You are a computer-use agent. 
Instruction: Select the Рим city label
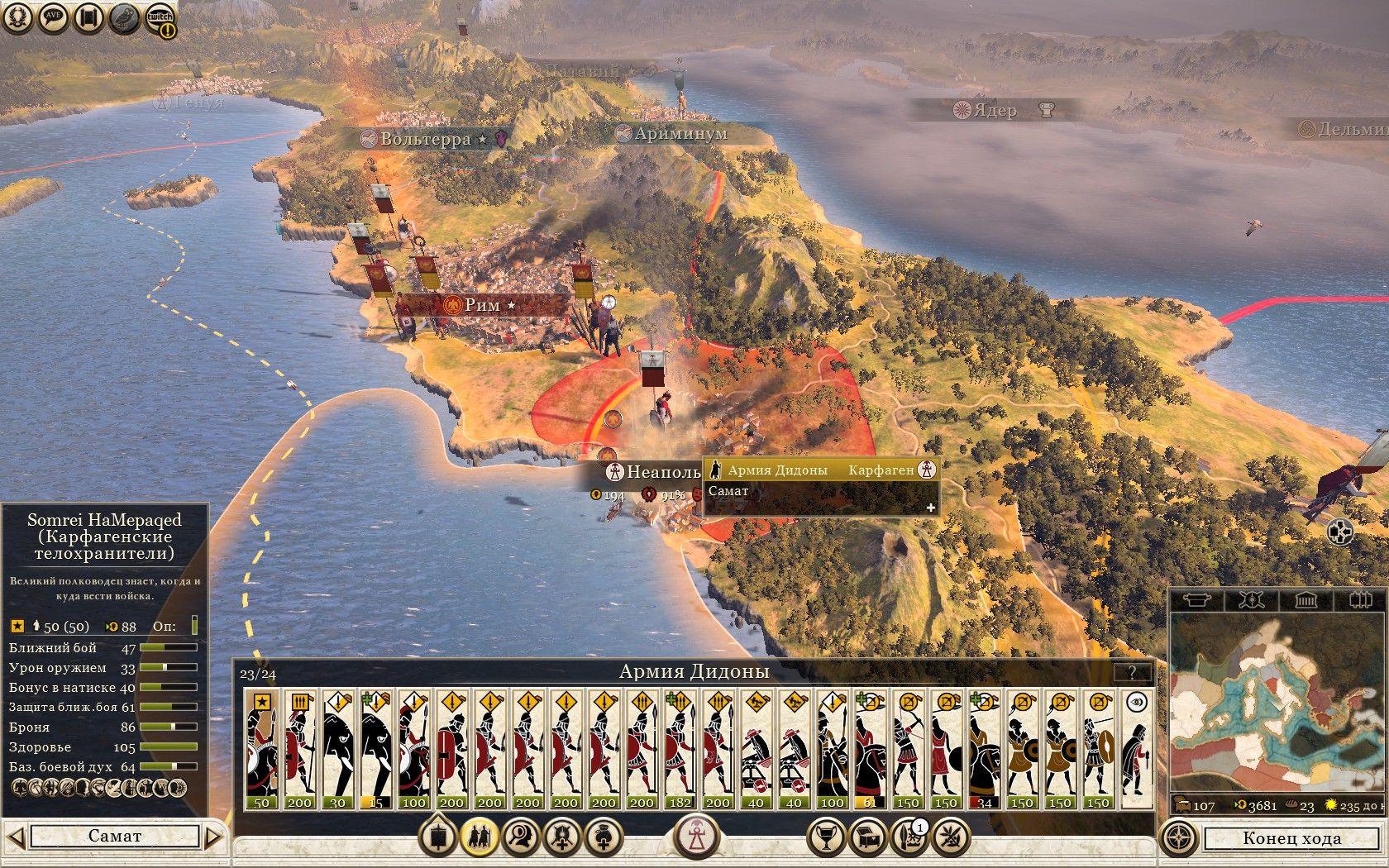[483, 305]
